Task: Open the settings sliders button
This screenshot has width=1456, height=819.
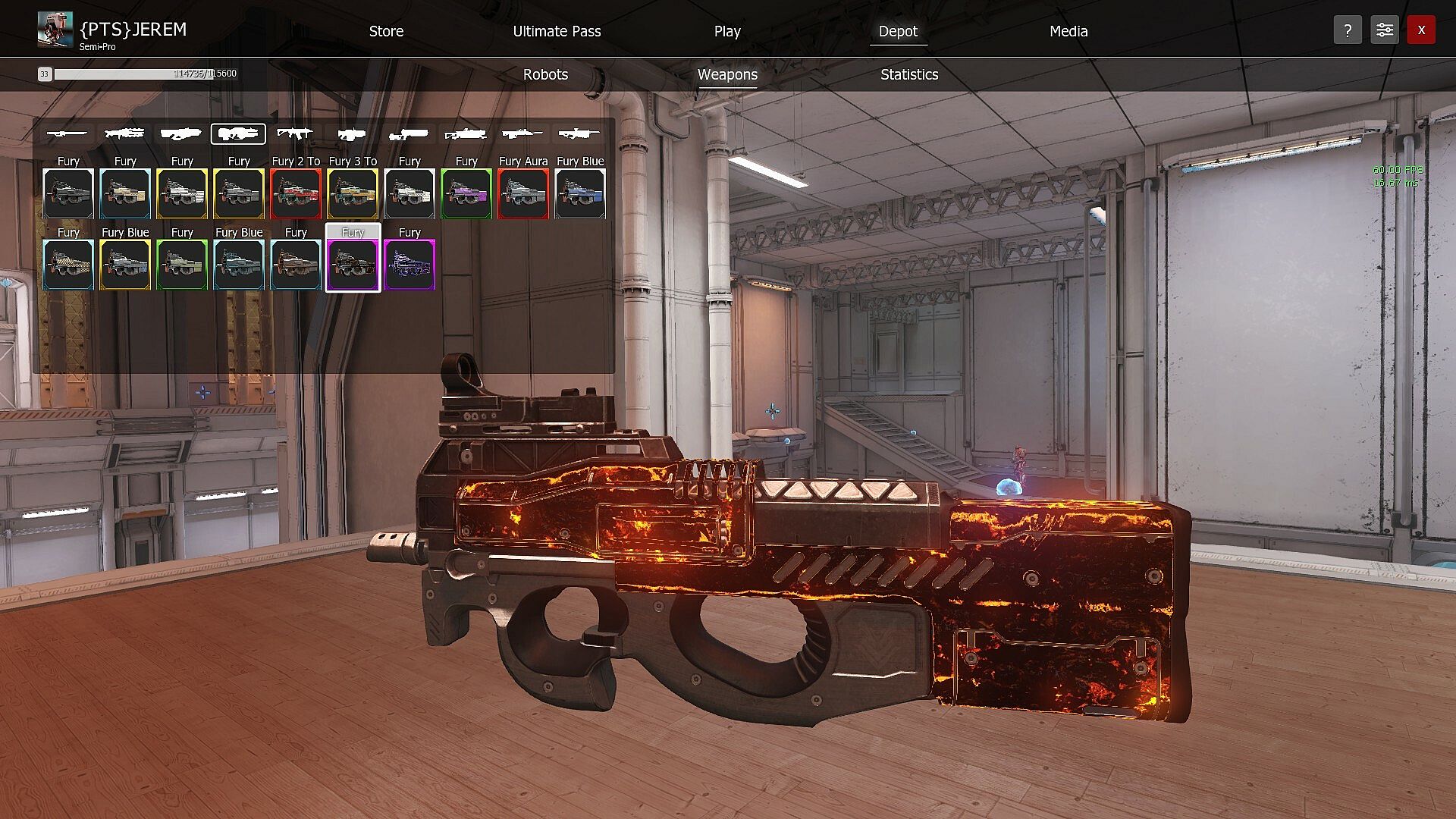Action: [x=1384, y=30]
